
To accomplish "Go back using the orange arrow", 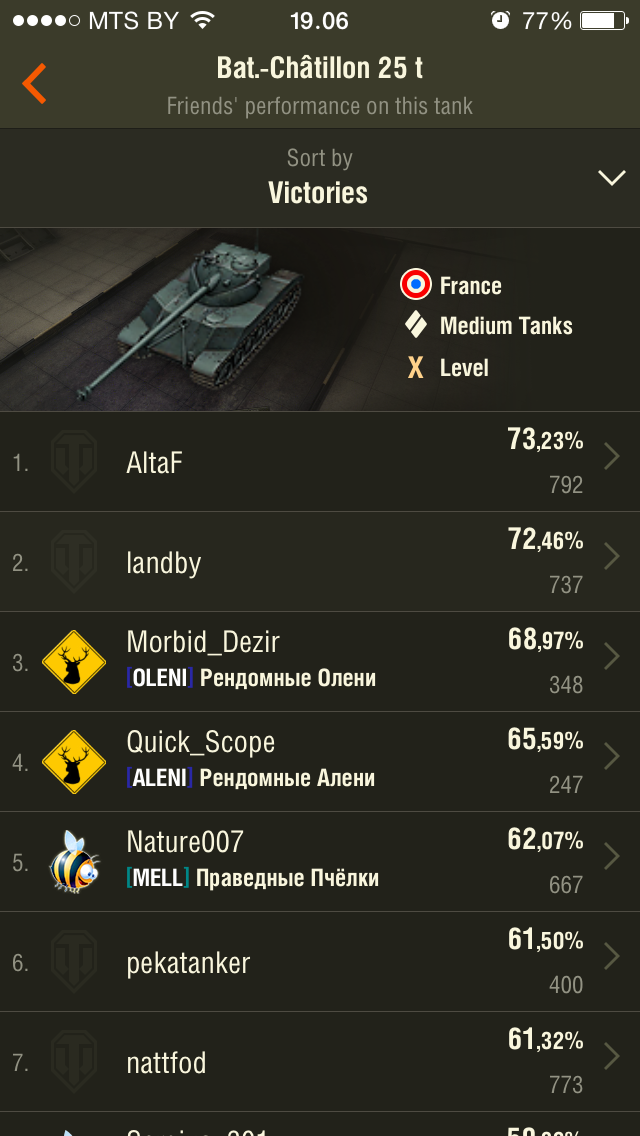I will click(35, 84).
